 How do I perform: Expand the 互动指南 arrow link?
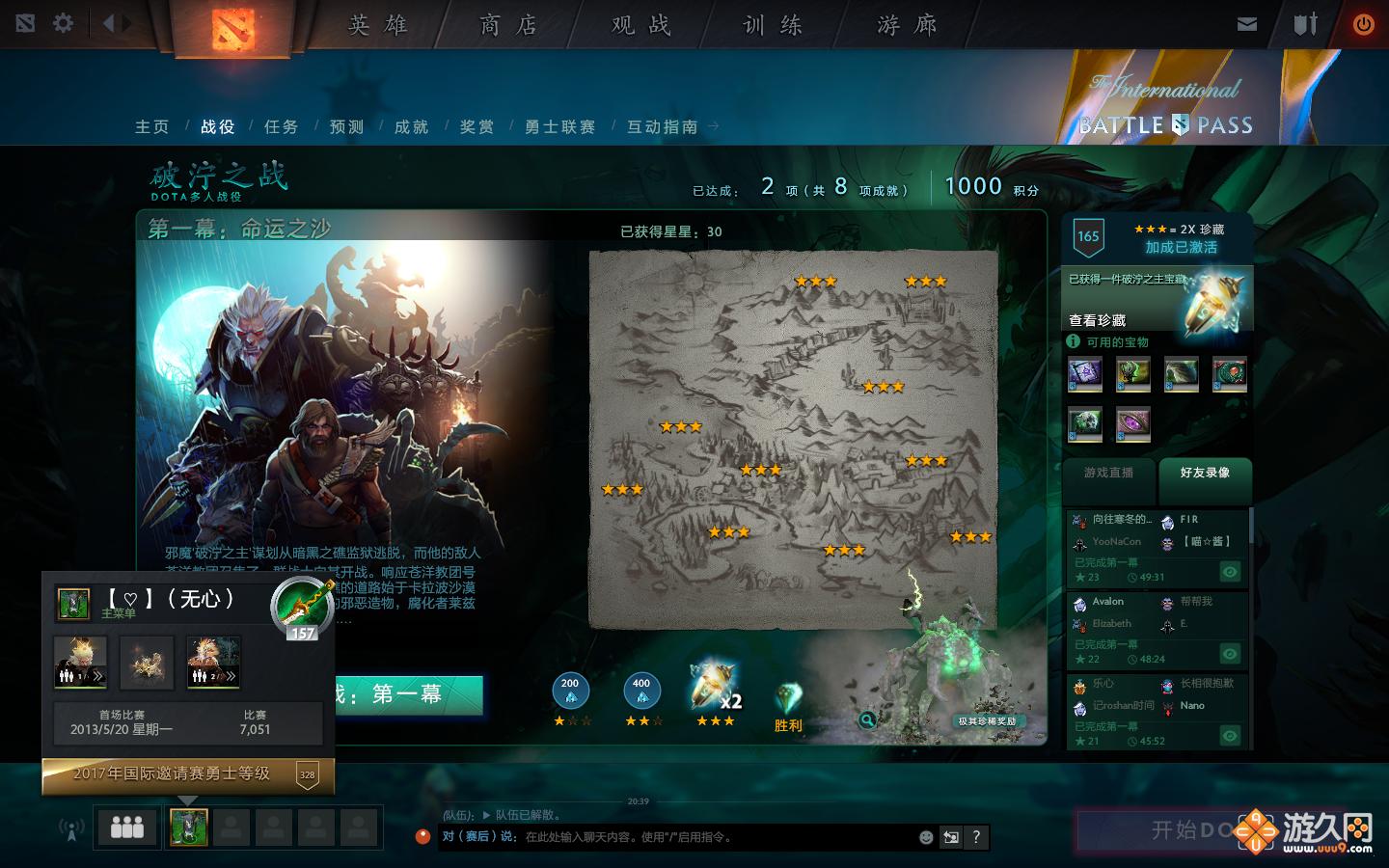click(712, 126)
